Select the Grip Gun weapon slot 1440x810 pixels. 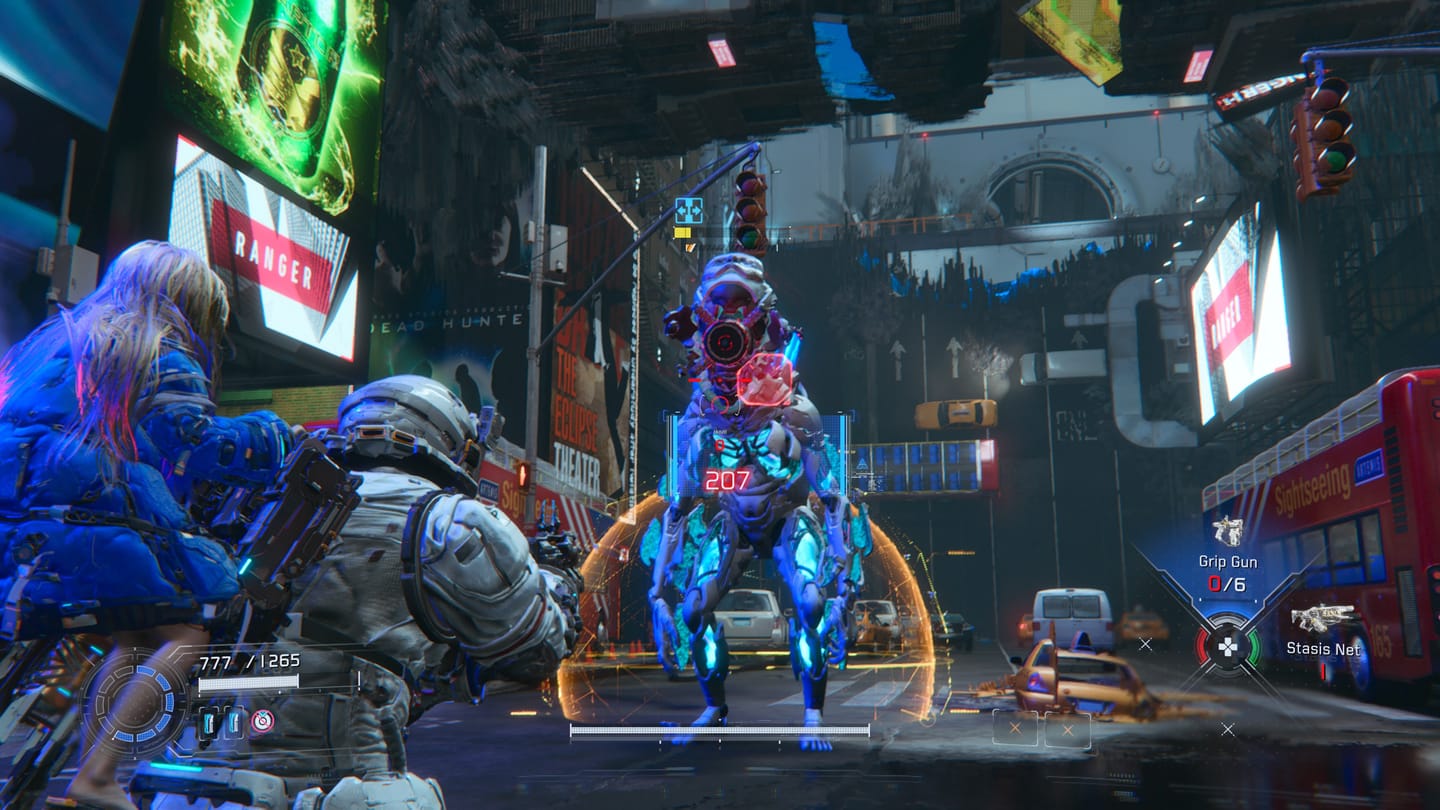(1227, 534)
